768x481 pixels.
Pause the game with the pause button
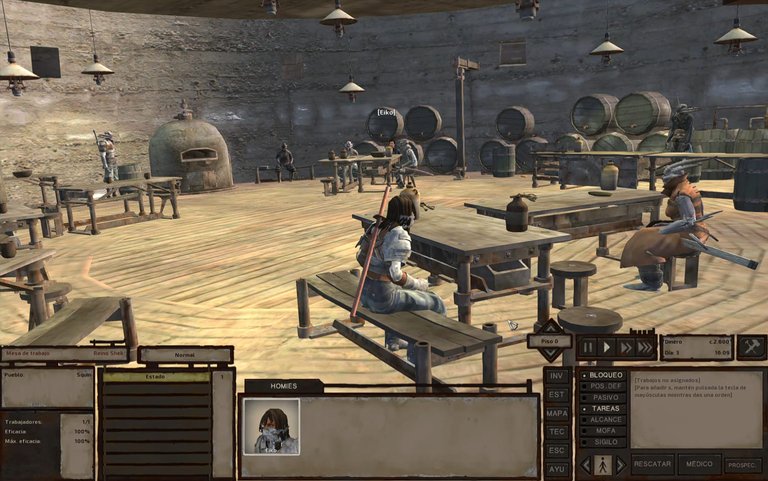[588, 347]
